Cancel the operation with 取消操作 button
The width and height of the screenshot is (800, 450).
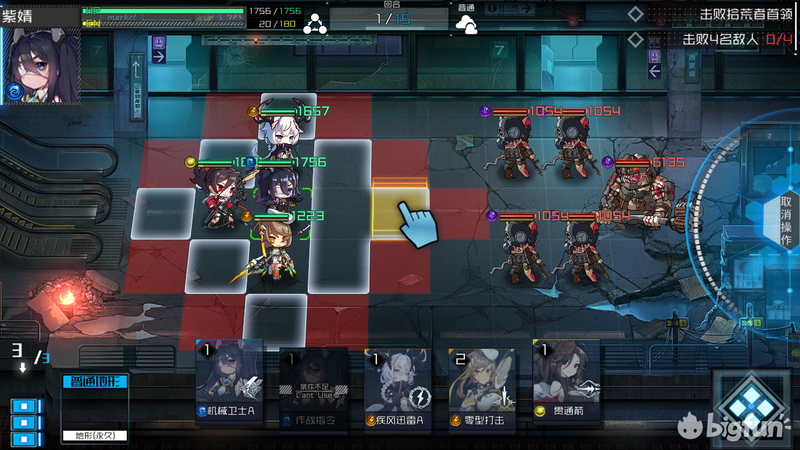pyautogui.click(x=785, y=221)
